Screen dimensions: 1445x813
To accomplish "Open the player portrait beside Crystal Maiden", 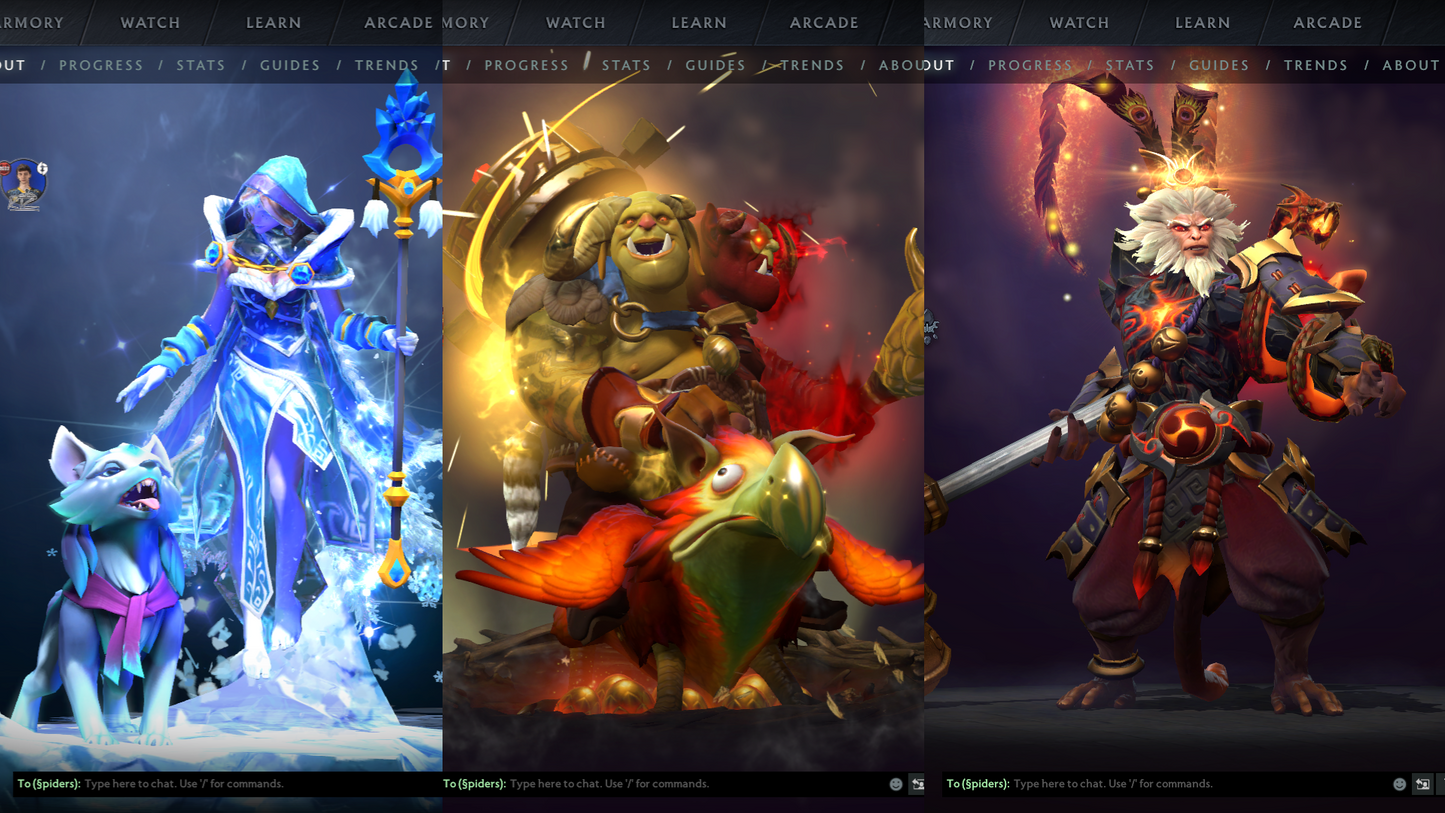I will click(x=23, y=184).
